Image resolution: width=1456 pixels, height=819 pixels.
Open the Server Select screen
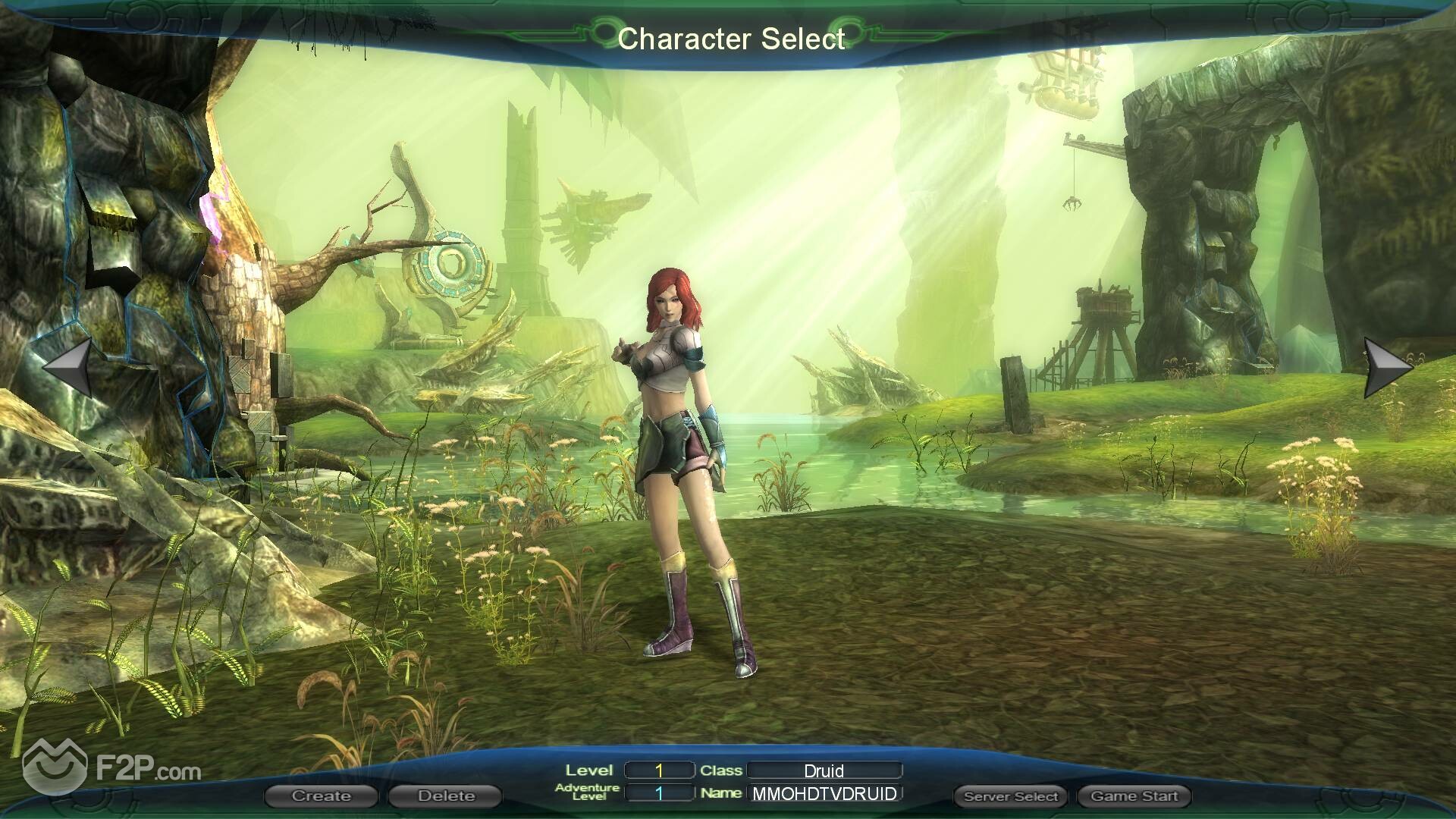click(x=1010, y=796)
